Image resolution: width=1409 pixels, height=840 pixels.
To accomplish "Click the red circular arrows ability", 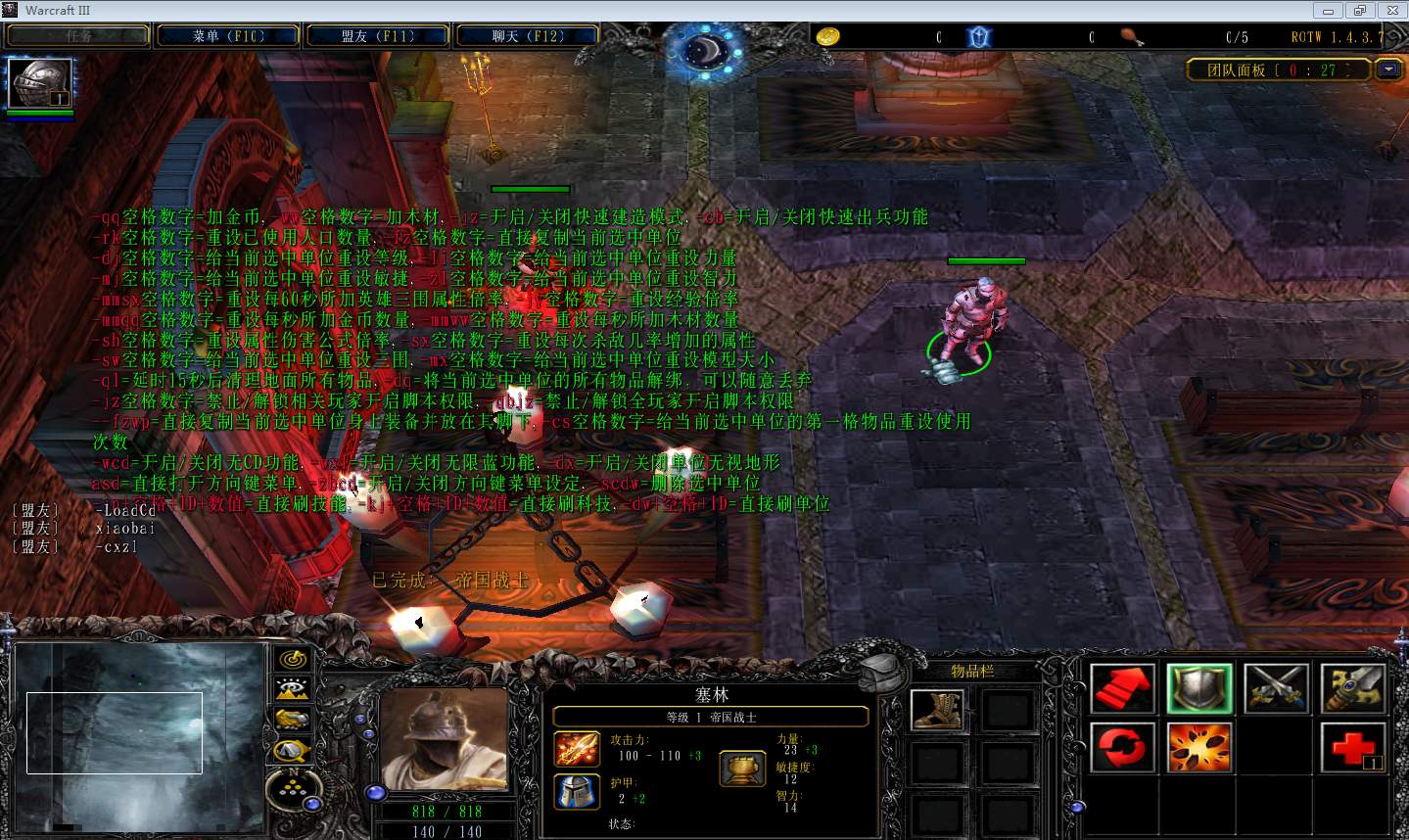I will pos(1123,749).
